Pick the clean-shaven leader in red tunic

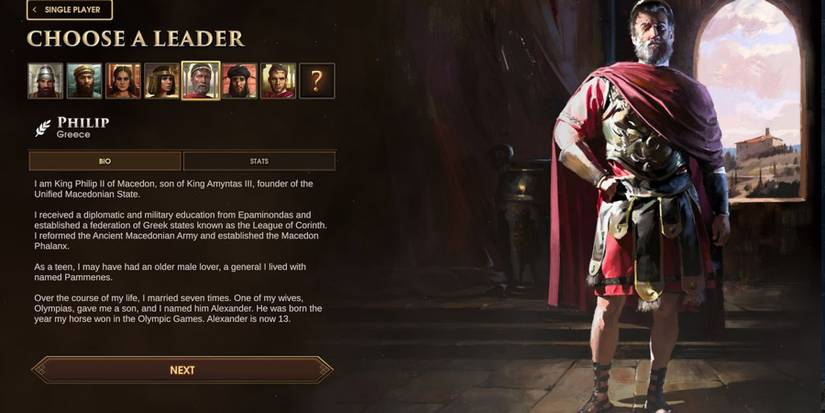coord(279,81)
